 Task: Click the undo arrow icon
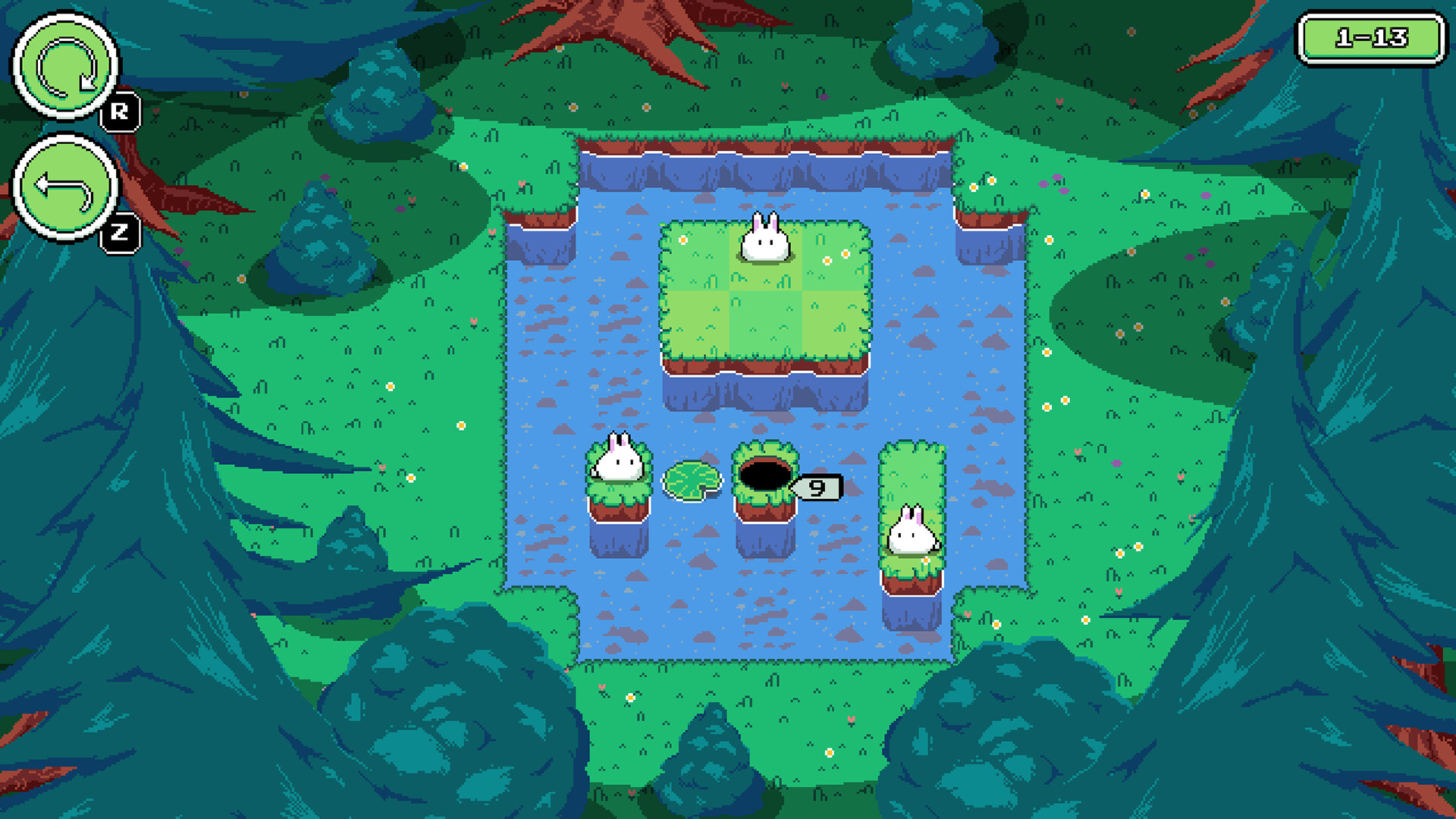tap(64, 184)
